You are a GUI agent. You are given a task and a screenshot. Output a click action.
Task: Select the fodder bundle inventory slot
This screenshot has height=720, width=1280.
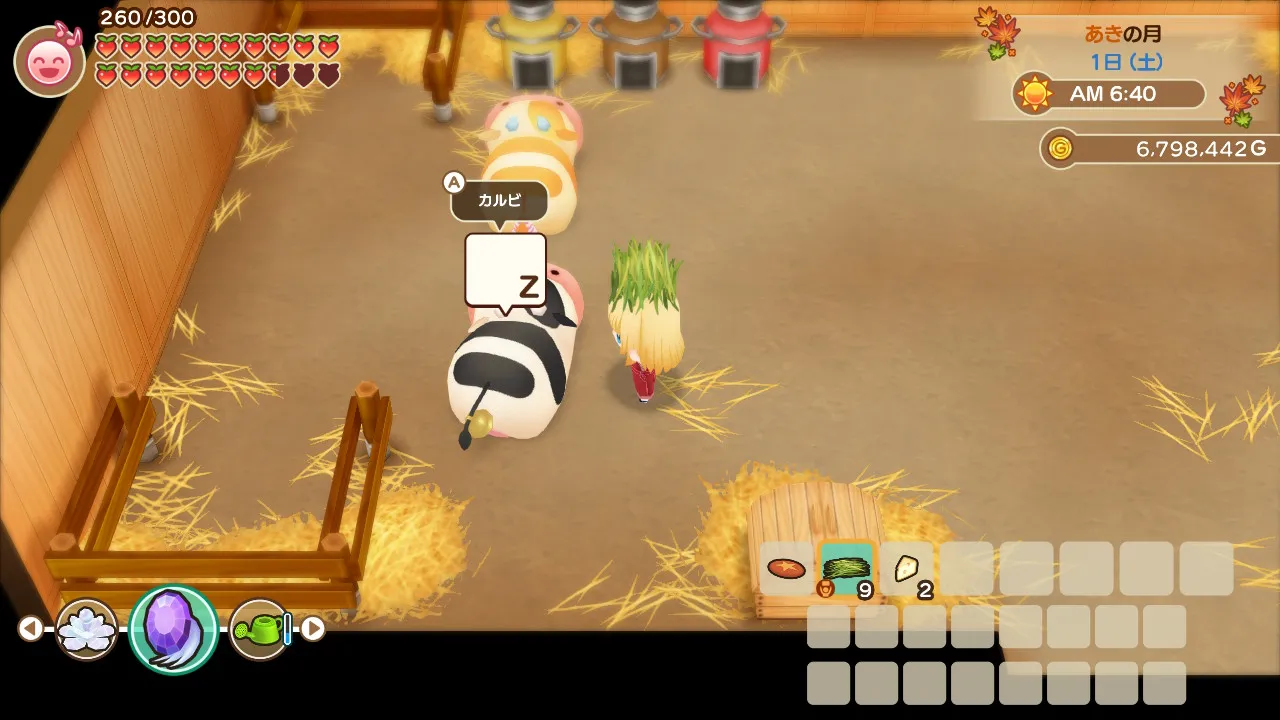click(x=846, y=569)
